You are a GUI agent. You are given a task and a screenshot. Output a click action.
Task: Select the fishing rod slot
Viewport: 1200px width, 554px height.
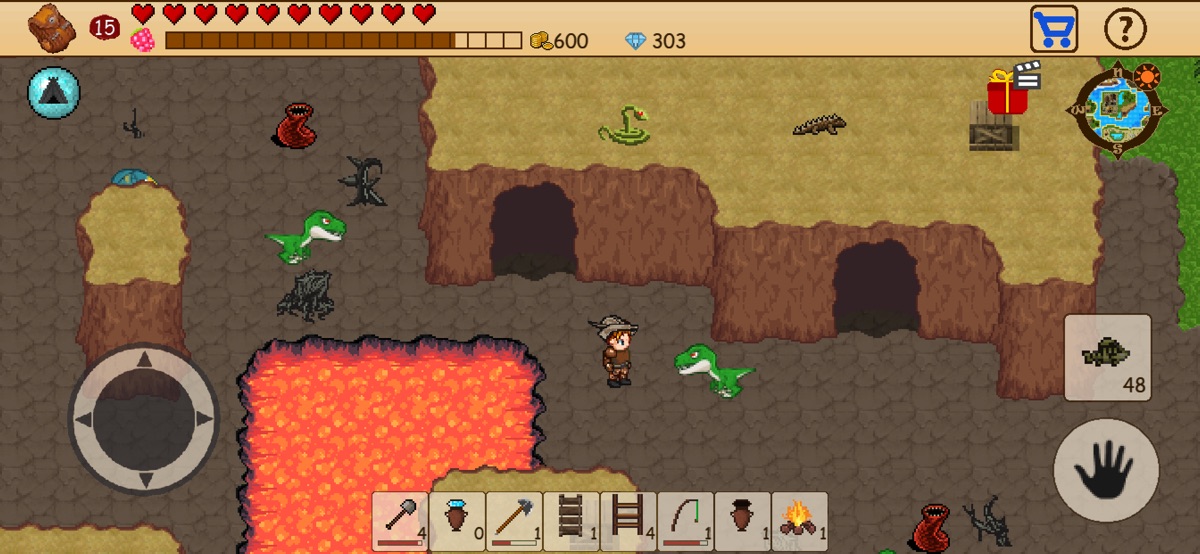(685, 521)
